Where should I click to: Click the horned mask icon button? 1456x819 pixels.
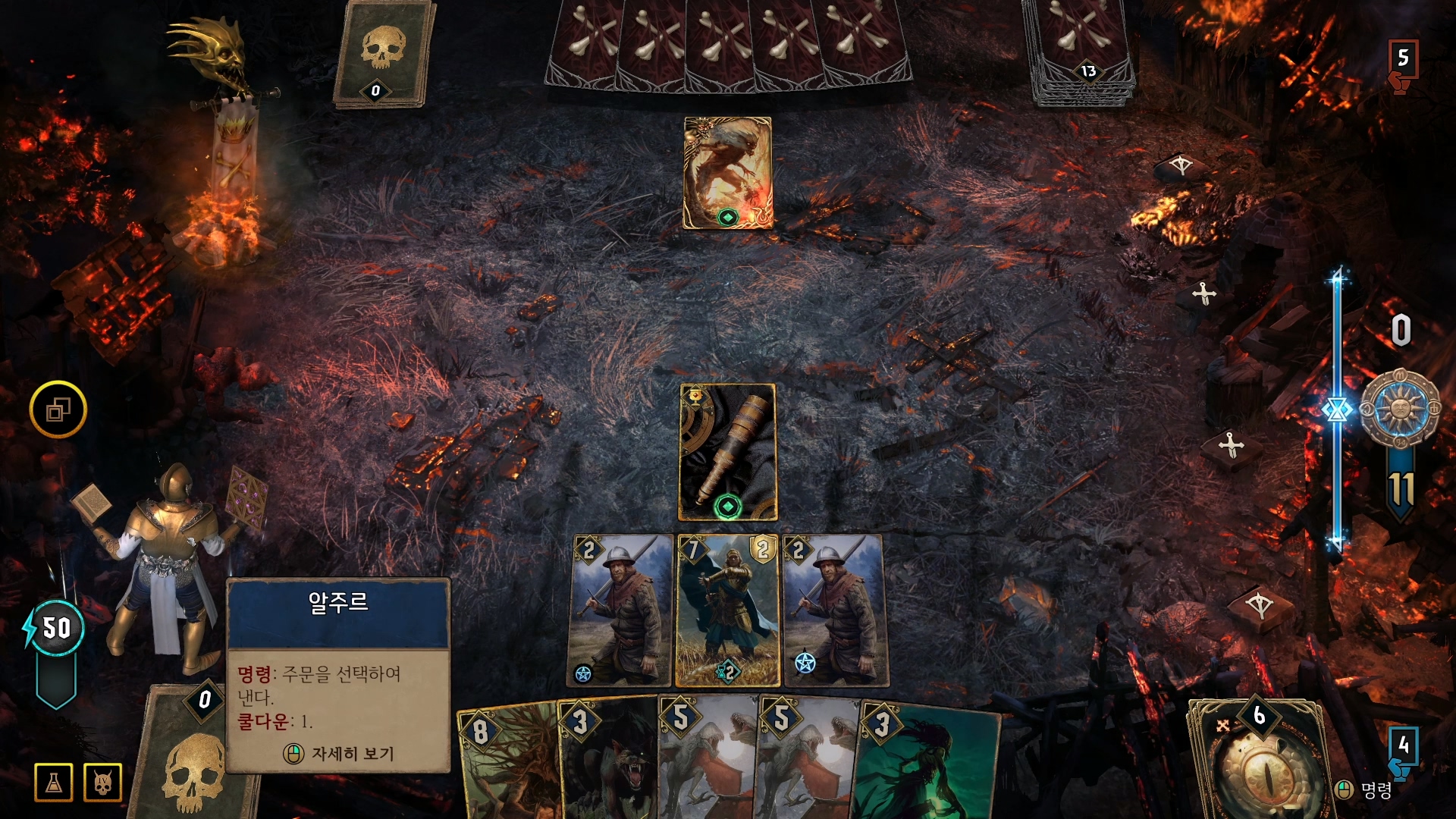coord(103,783)
